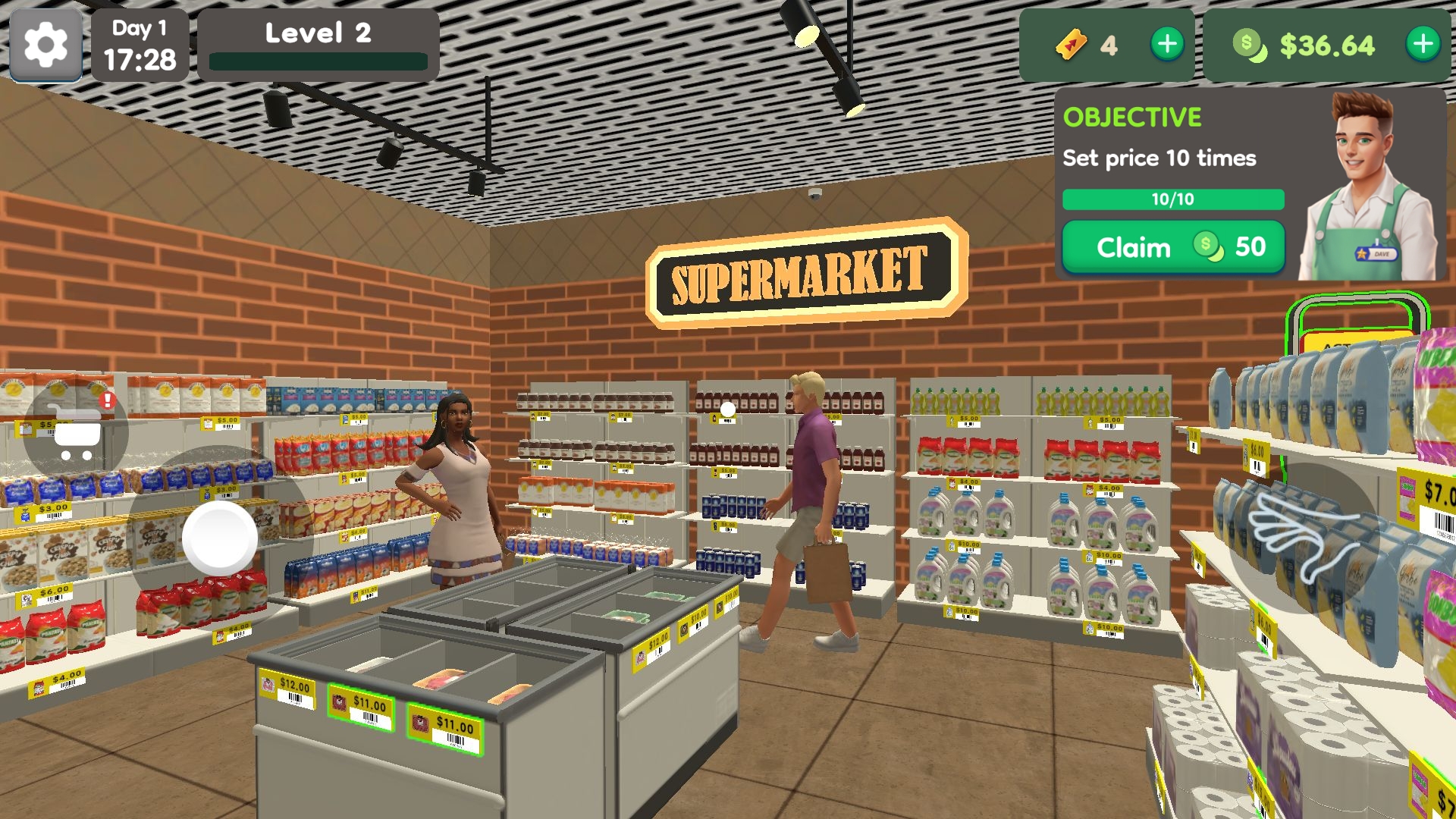Click the green plus beside the money balance
This screenshot has width=1456, height=819.
coord(1422,43)
